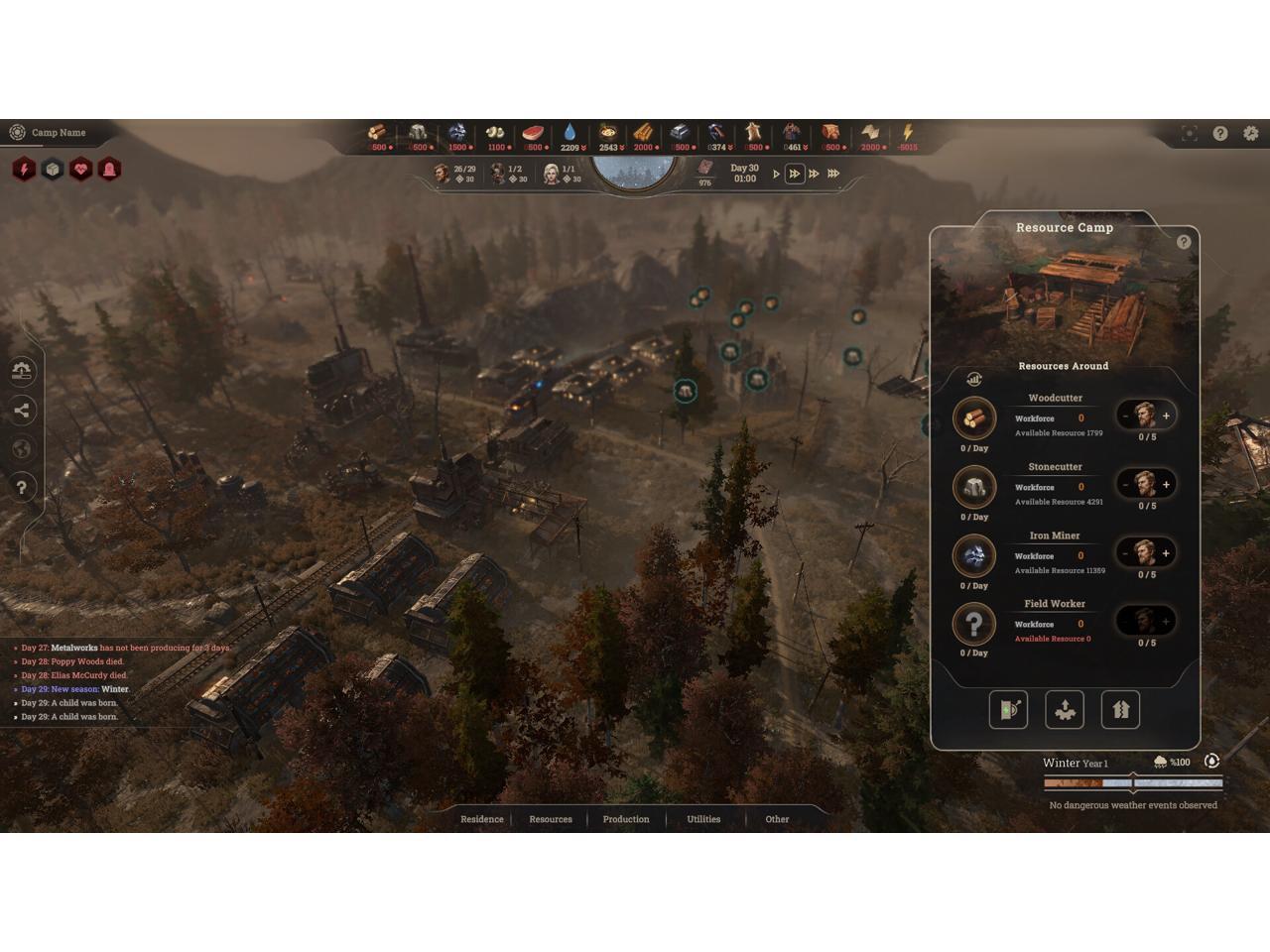Image resolution: width=1270 pixels, height=952 pixels.
Task: Select the Production build category
Action: [x=626, y=819]
